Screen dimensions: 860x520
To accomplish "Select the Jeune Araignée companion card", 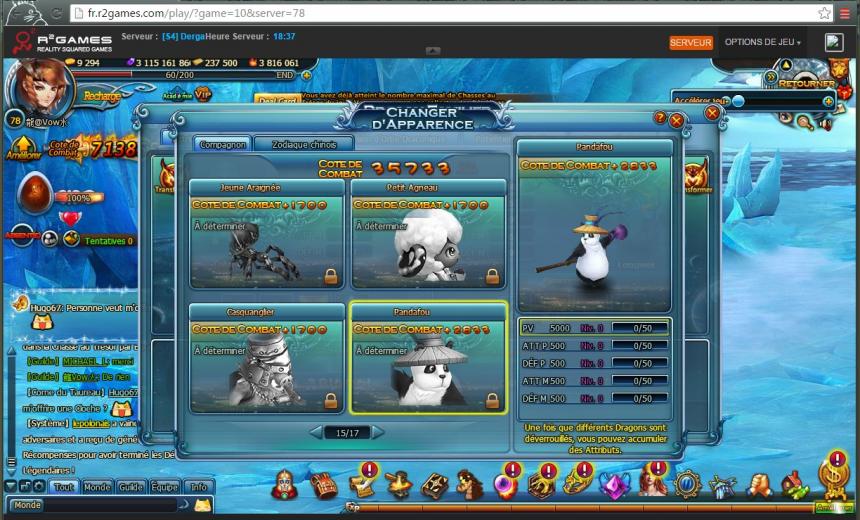I will [x=267, y=236].
